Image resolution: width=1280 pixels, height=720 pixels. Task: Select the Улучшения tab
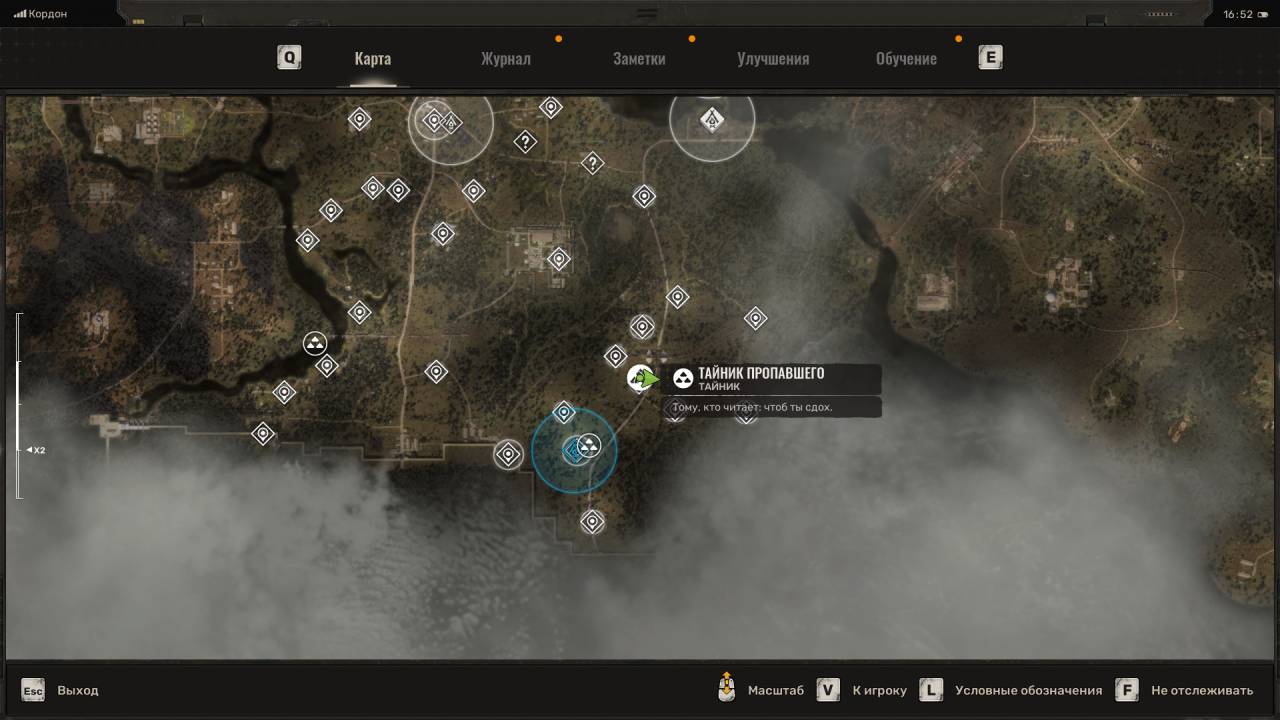pyautogui.click(x=773, y=58)
